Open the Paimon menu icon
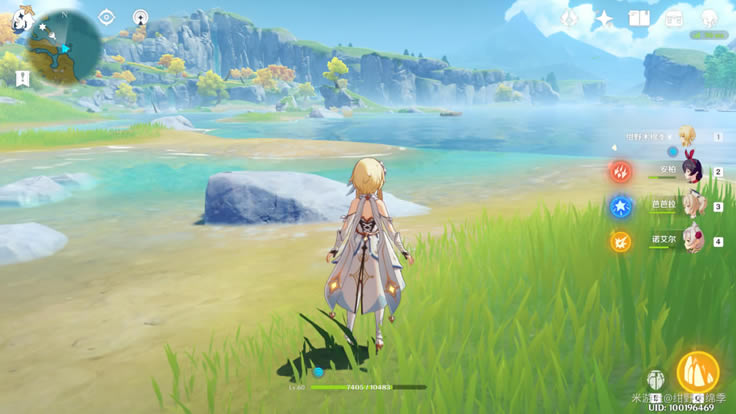 pos(22,20)
